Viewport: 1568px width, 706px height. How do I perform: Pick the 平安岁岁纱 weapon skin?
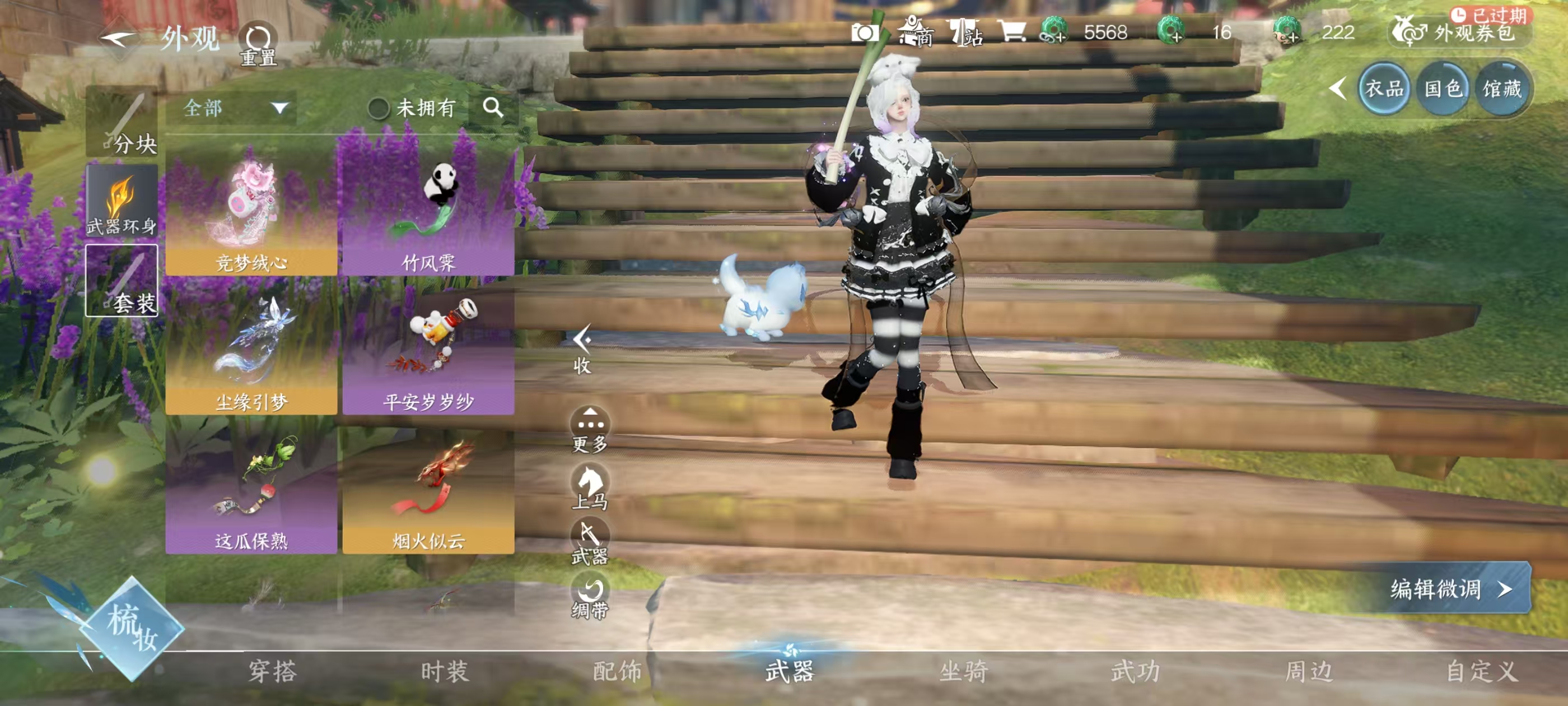pyautogui.click(x=428, y=349)
